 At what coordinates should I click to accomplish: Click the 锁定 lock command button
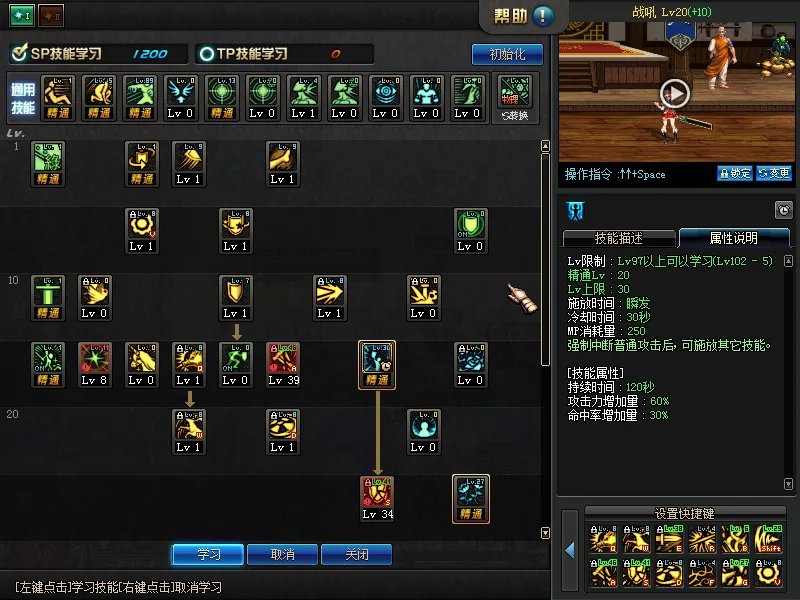pos(734,174)
